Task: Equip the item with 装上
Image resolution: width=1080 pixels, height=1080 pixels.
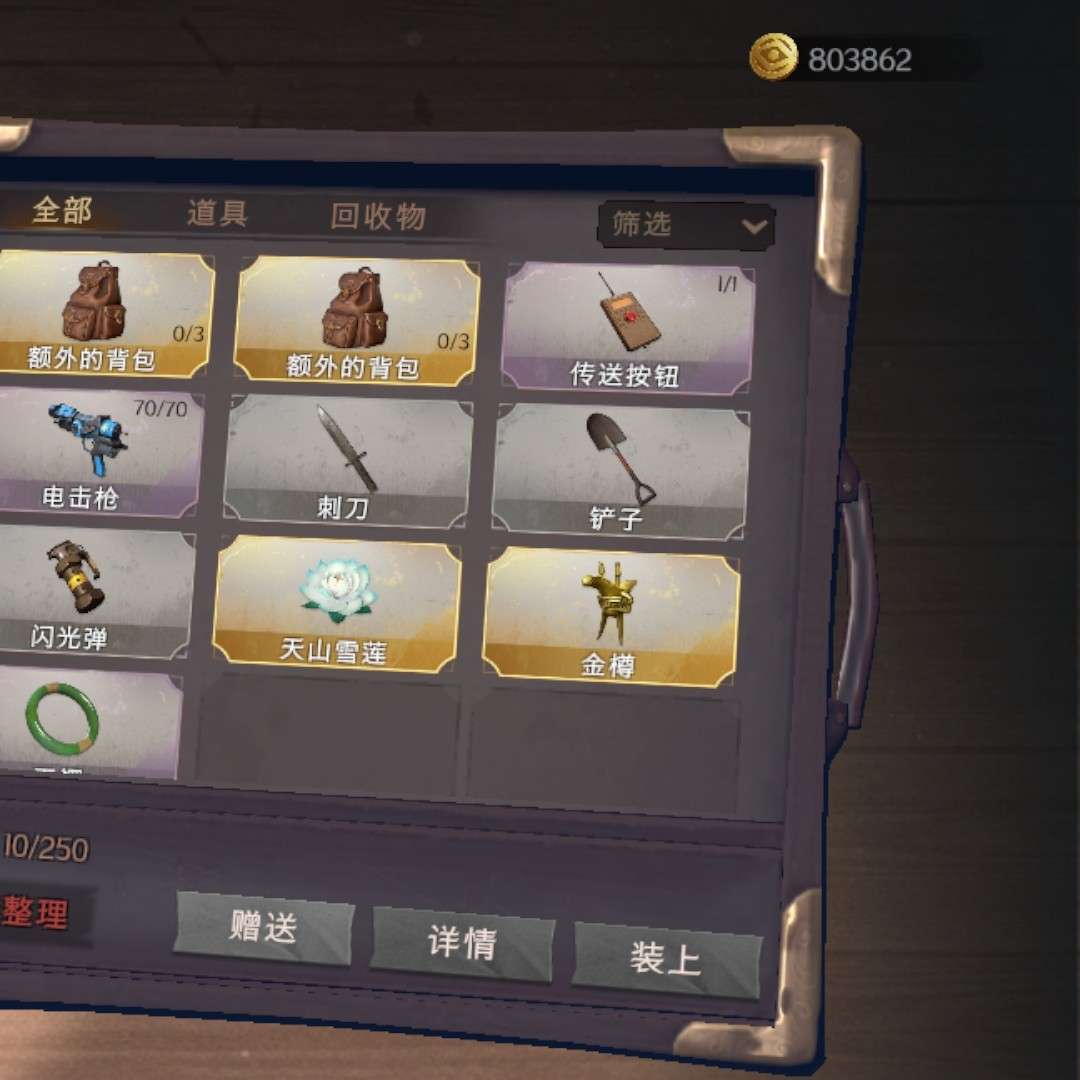Action: coord(665,959)
